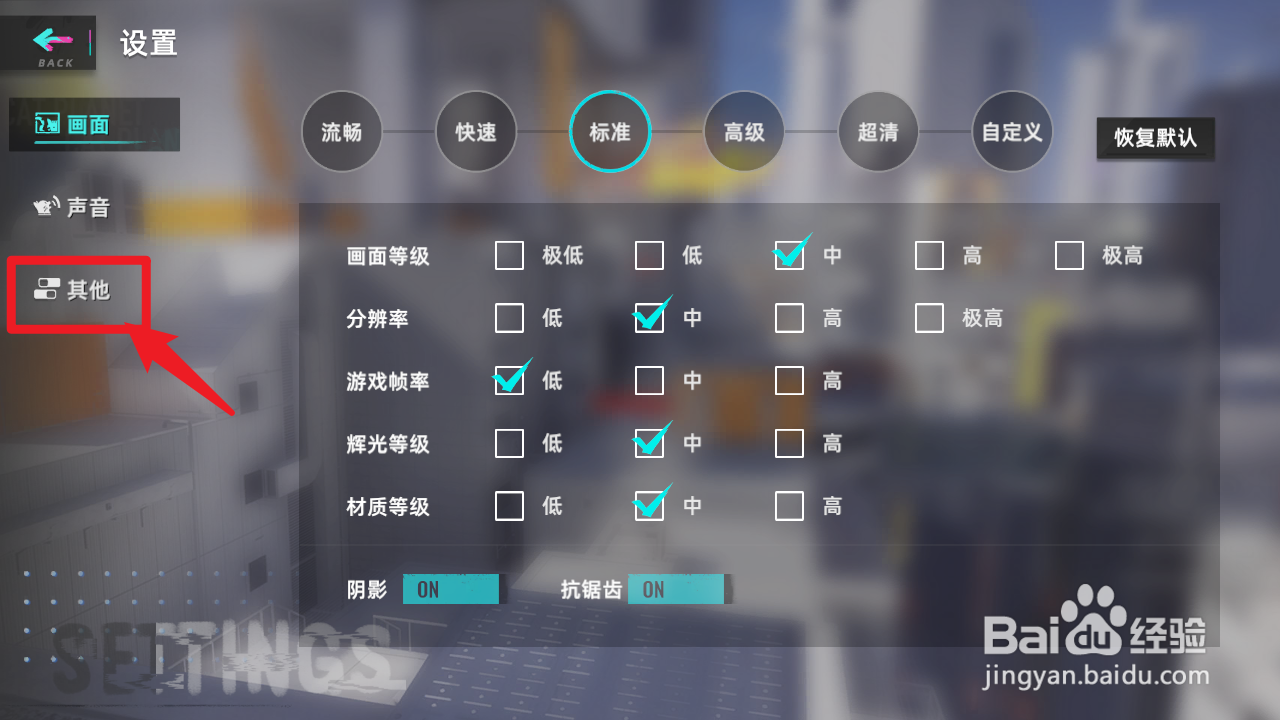Check the 高 box for 分辨率
The height and width of the screenshot is (720, 1280).
coord(789,318)
